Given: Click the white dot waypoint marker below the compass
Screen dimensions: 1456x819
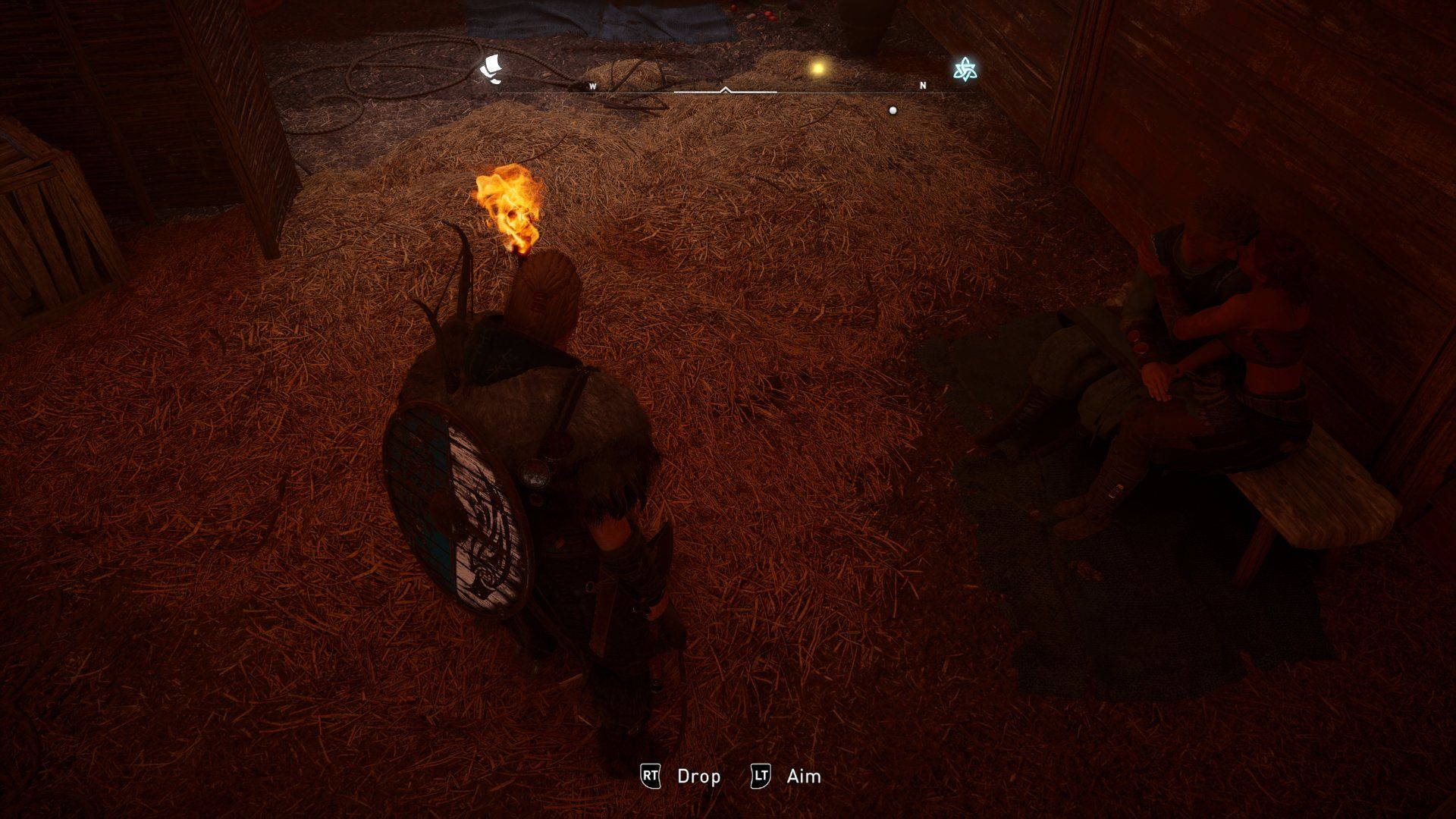Looking at the screenshot, I should click(x=893, y=109).
